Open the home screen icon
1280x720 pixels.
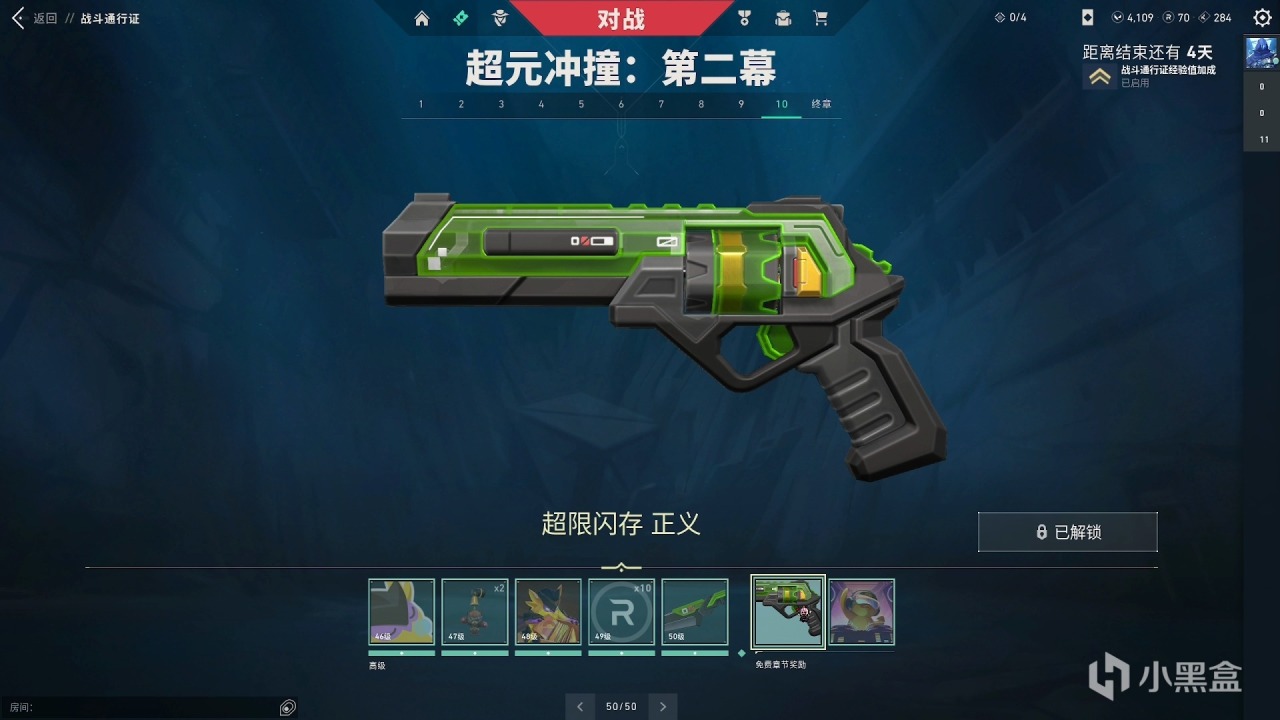point(421,18)
